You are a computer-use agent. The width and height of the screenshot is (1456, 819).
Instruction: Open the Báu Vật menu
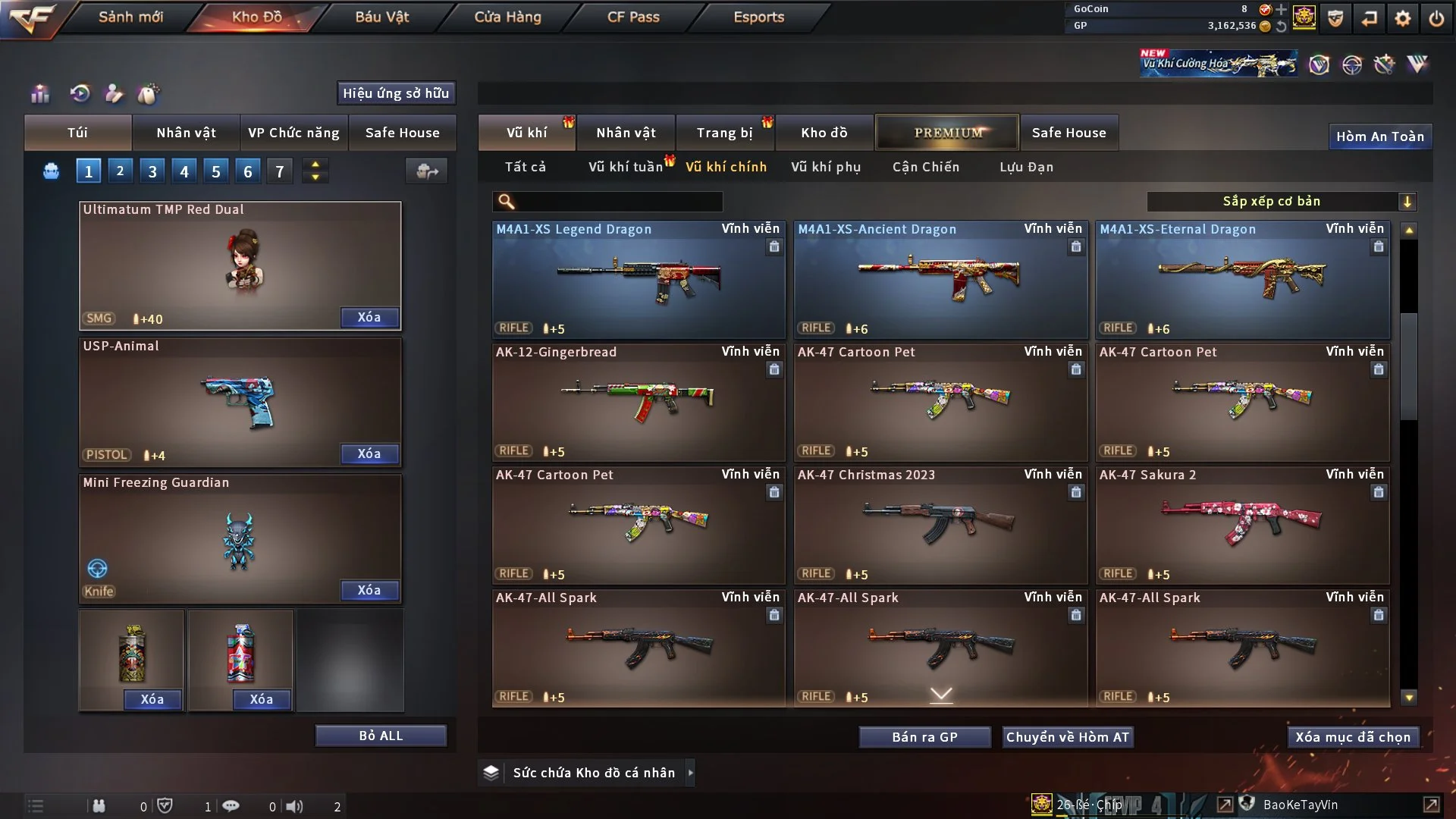coord(382,17)
